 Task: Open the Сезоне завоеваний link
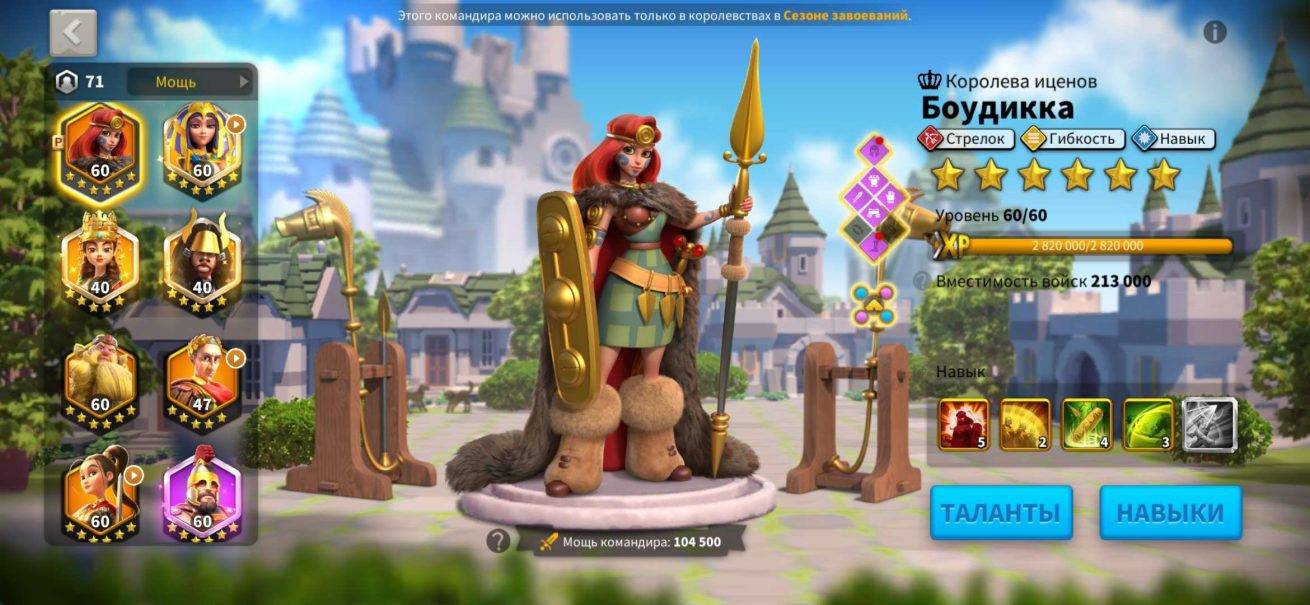coord(846,16)
